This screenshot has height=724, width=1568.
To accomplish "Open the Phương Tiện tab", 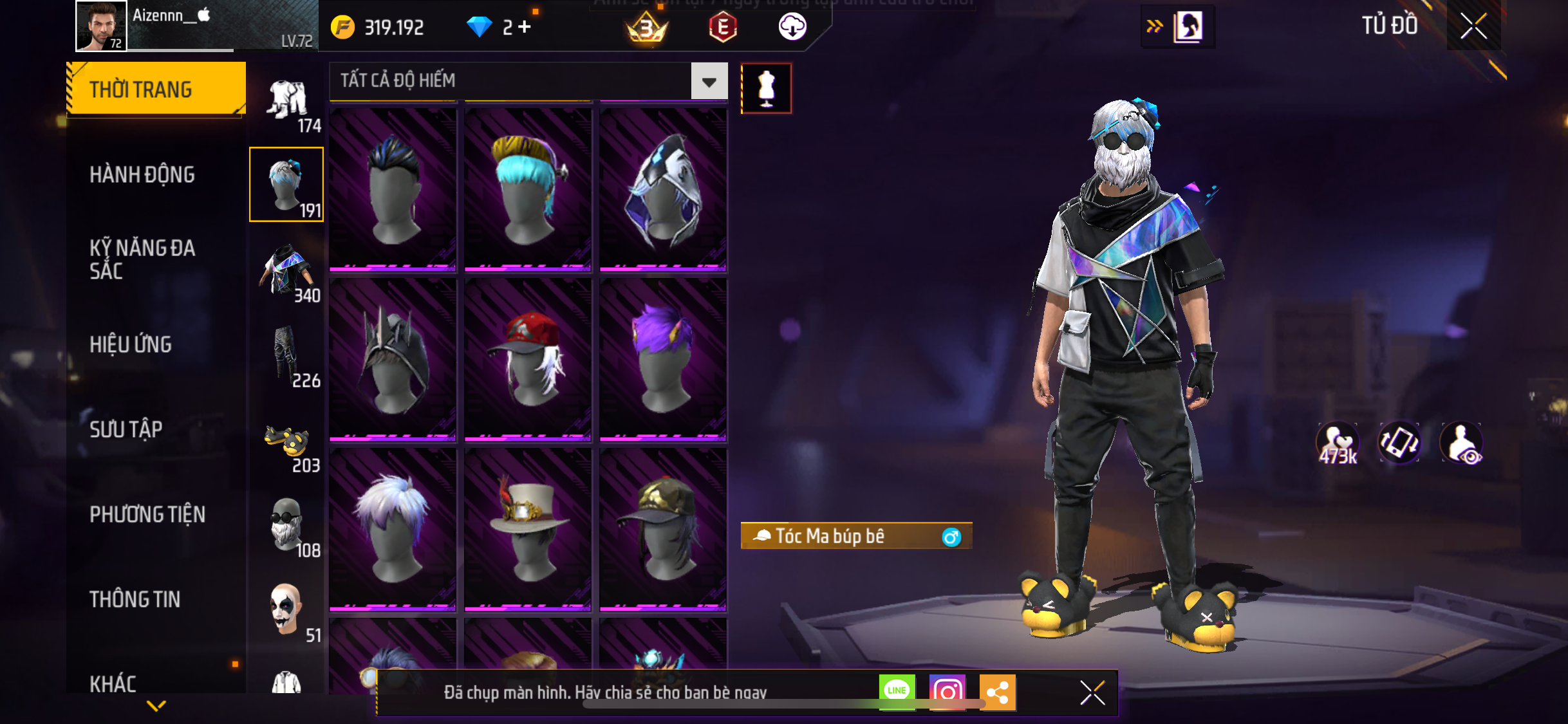I will [147, 514].
